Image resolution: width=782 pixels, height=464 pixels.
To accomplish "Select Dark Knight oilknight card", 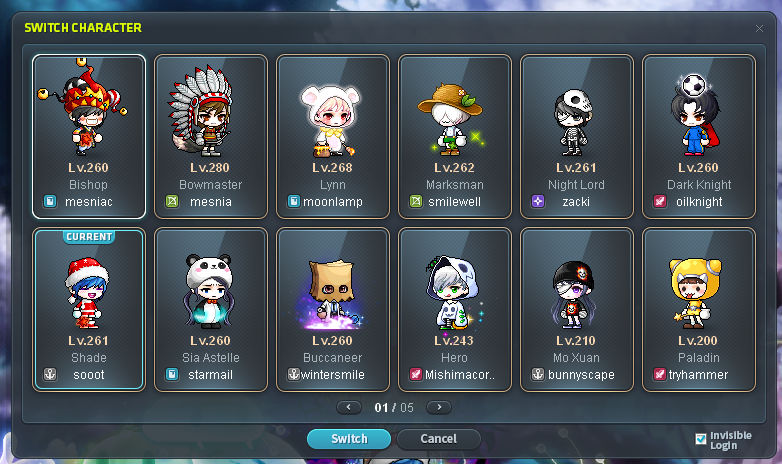I will pos(699,135).
